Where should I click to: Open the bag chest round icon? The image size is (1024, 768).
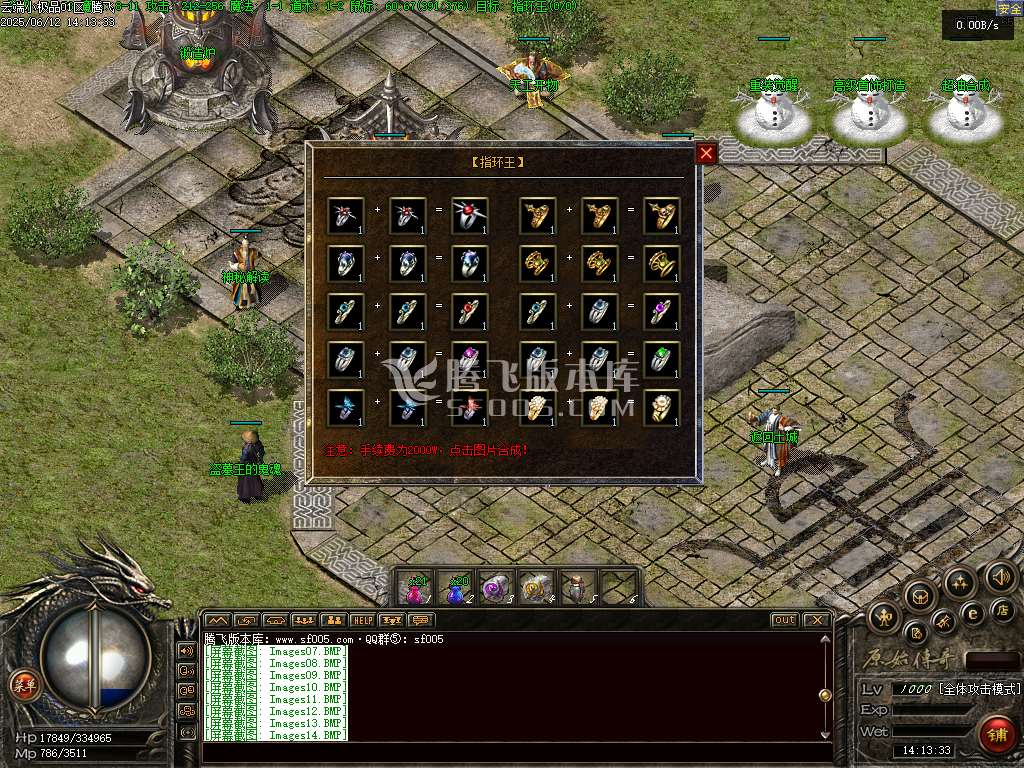click(x=918, y=595)
